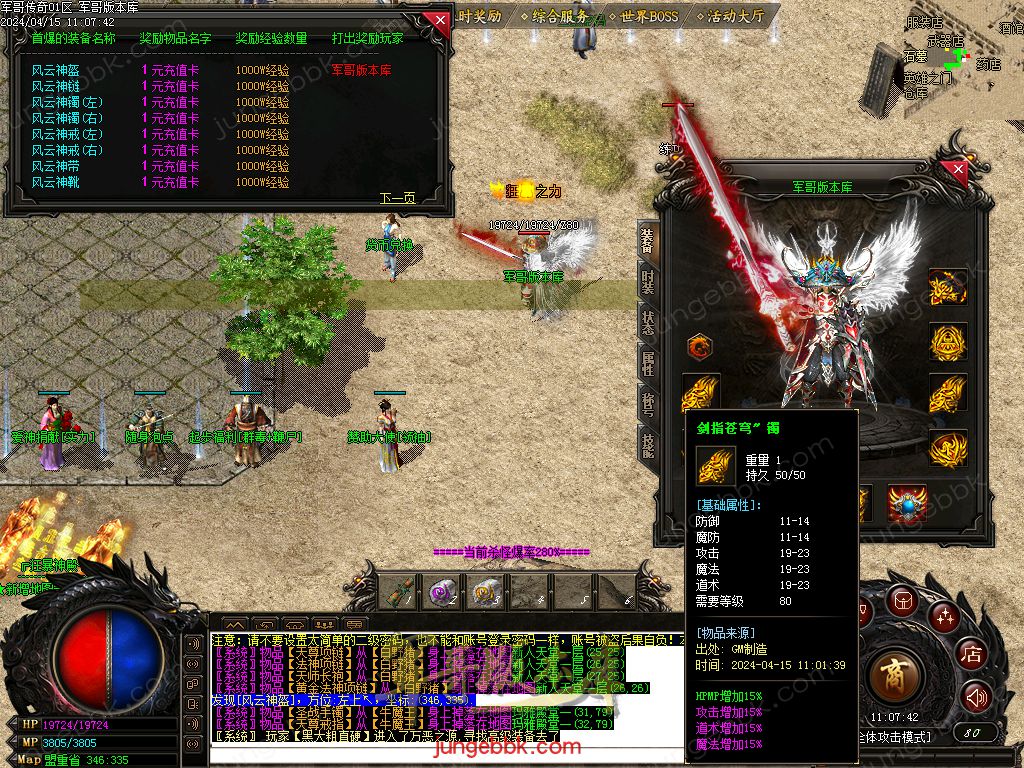Open the bag with the chest icon
This screenshot has width=1024, height=768.
click(903, 601)
